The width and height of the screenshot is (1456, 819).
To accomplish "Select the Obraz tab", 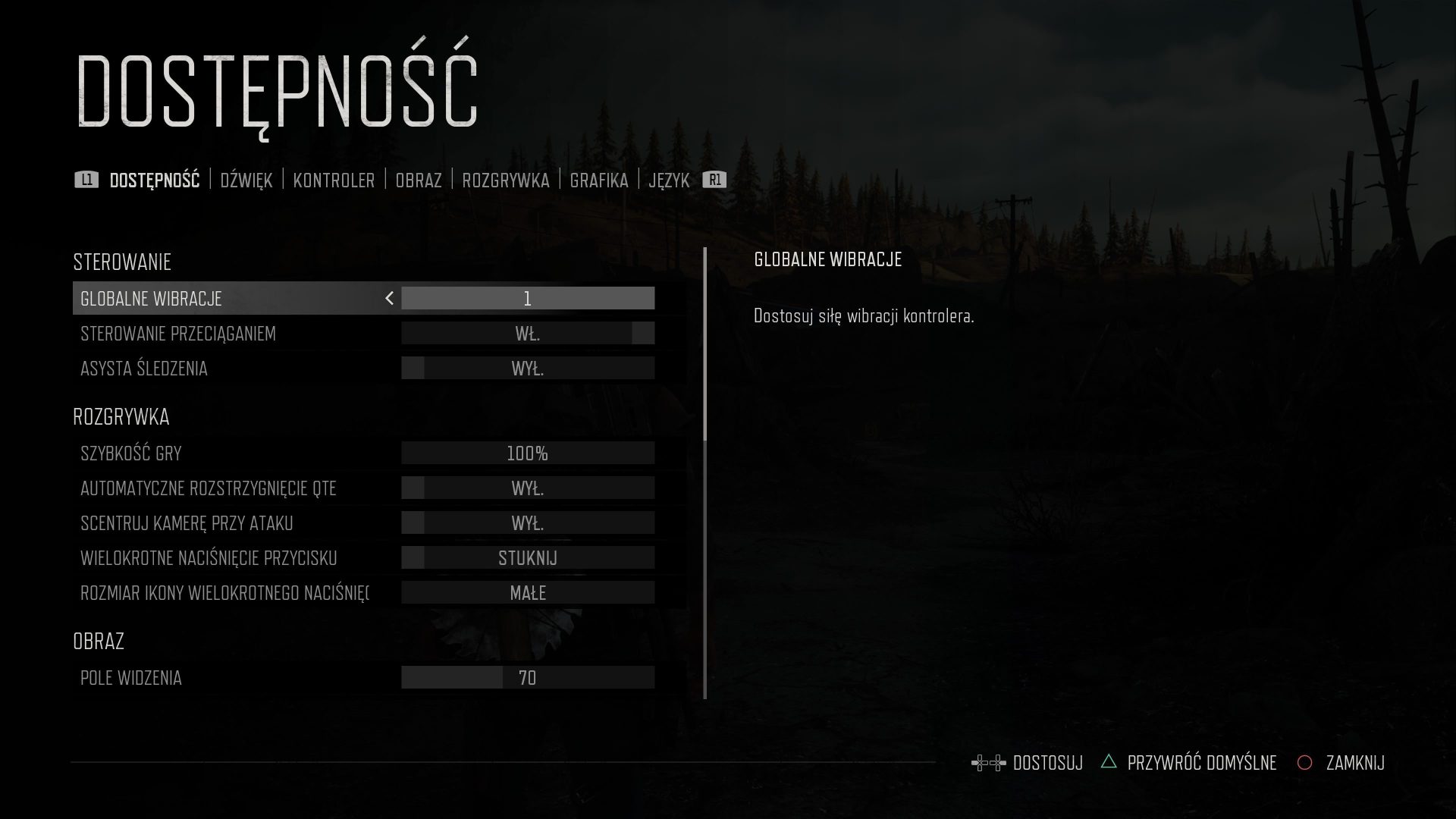I will point(418,180).
